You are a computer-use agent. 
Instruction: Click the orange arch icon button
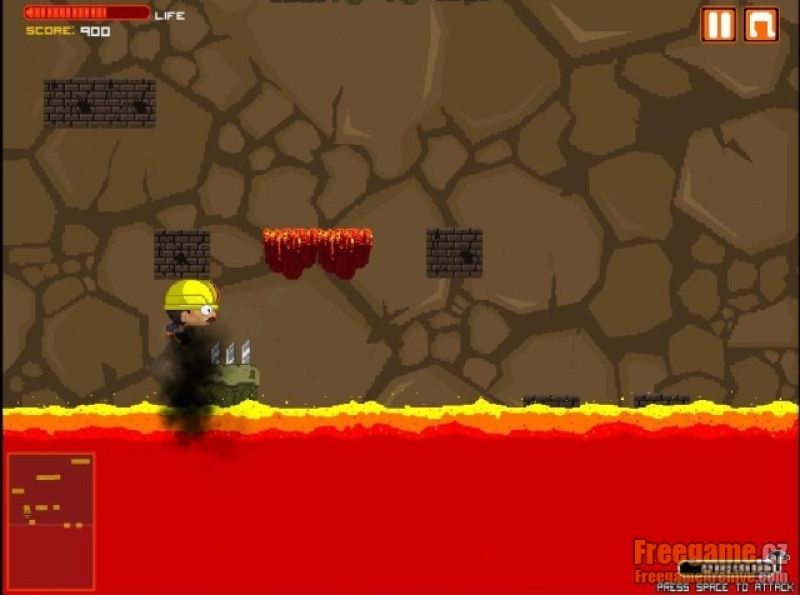pyautogui.click(x=761, y=24)
